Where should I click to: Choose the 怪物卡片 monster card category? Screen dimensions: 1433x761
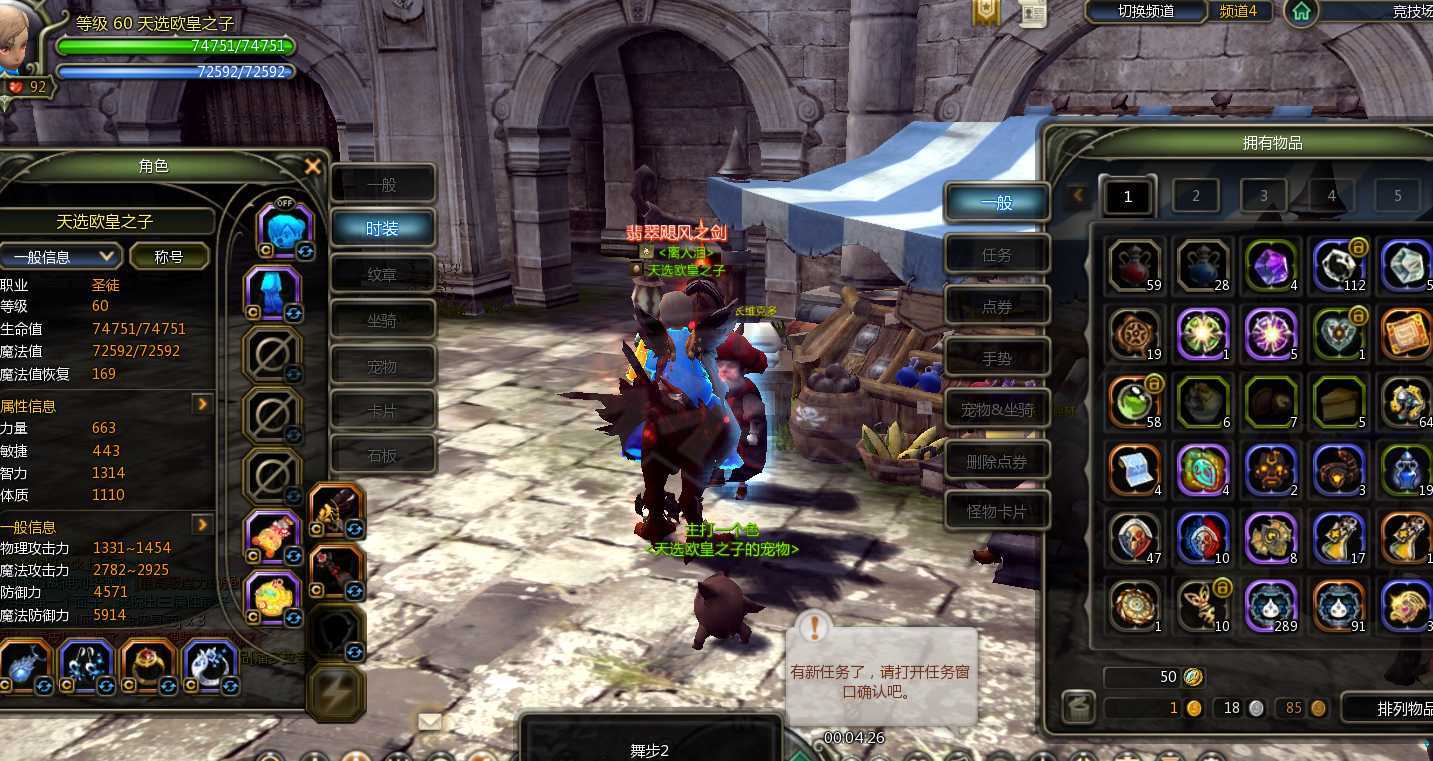point(997,512)
